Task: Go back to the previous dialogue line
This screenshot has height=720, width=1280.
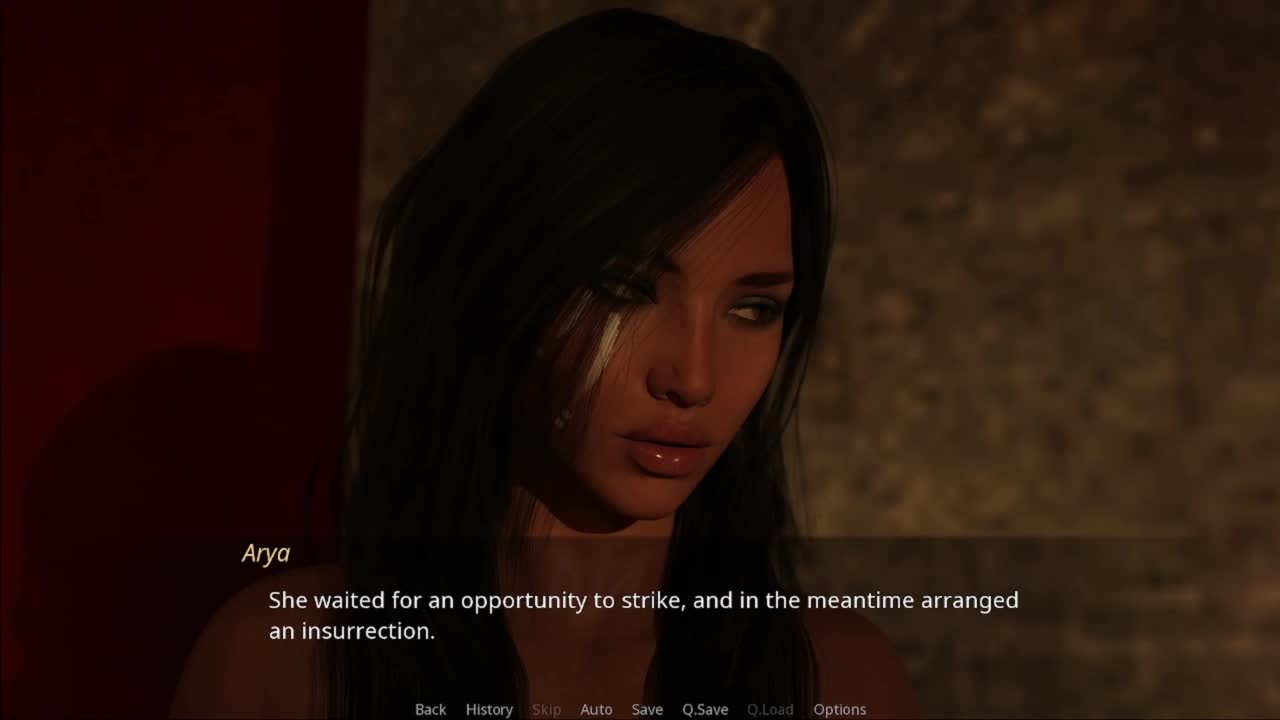Action: pyautogui.click(x=430, y=709)
